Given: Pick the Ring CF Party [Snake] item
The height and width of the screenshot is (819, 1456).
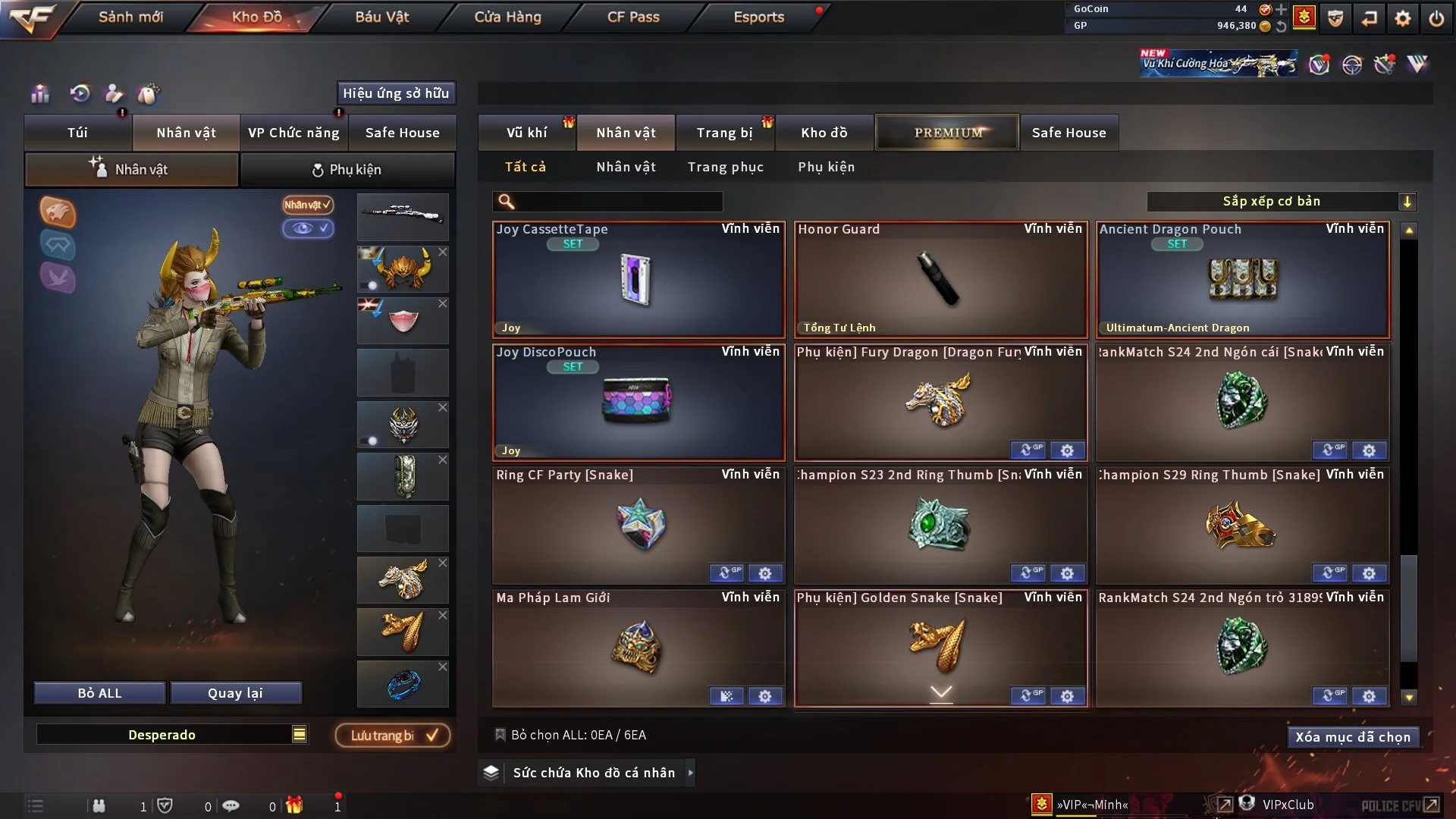Looking at the screenshot, I should 639,525.
